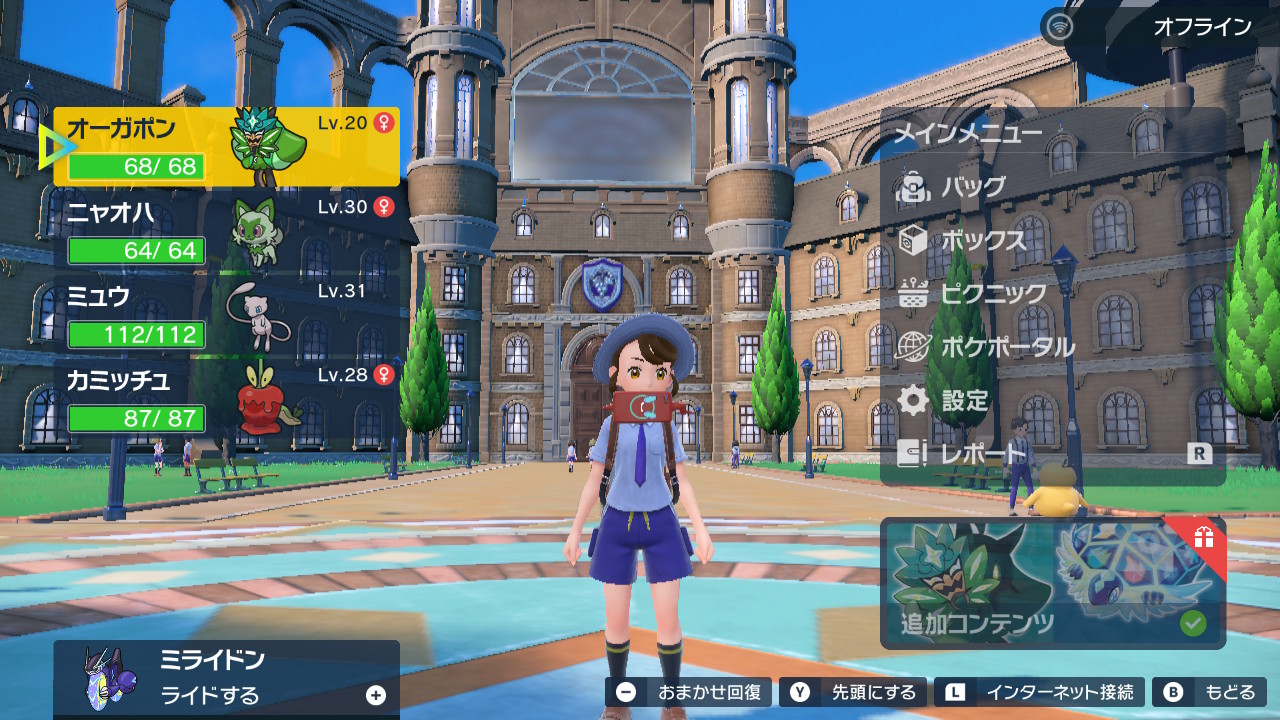Viewport: 1280px width, 720px height.
Task: Pick Dipplin (カミッチュ) party member
Action: click(227, 399)
